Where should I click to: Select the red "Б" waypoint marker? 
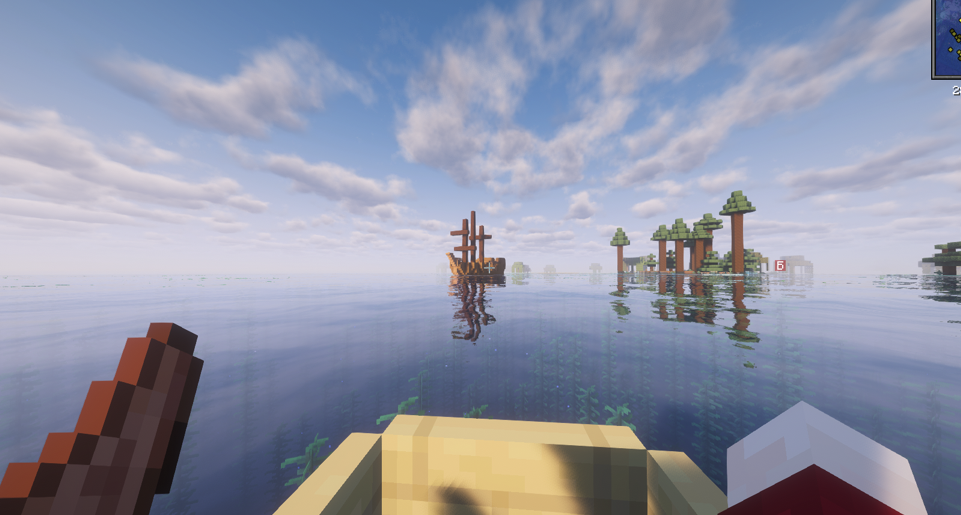point(780,265)
